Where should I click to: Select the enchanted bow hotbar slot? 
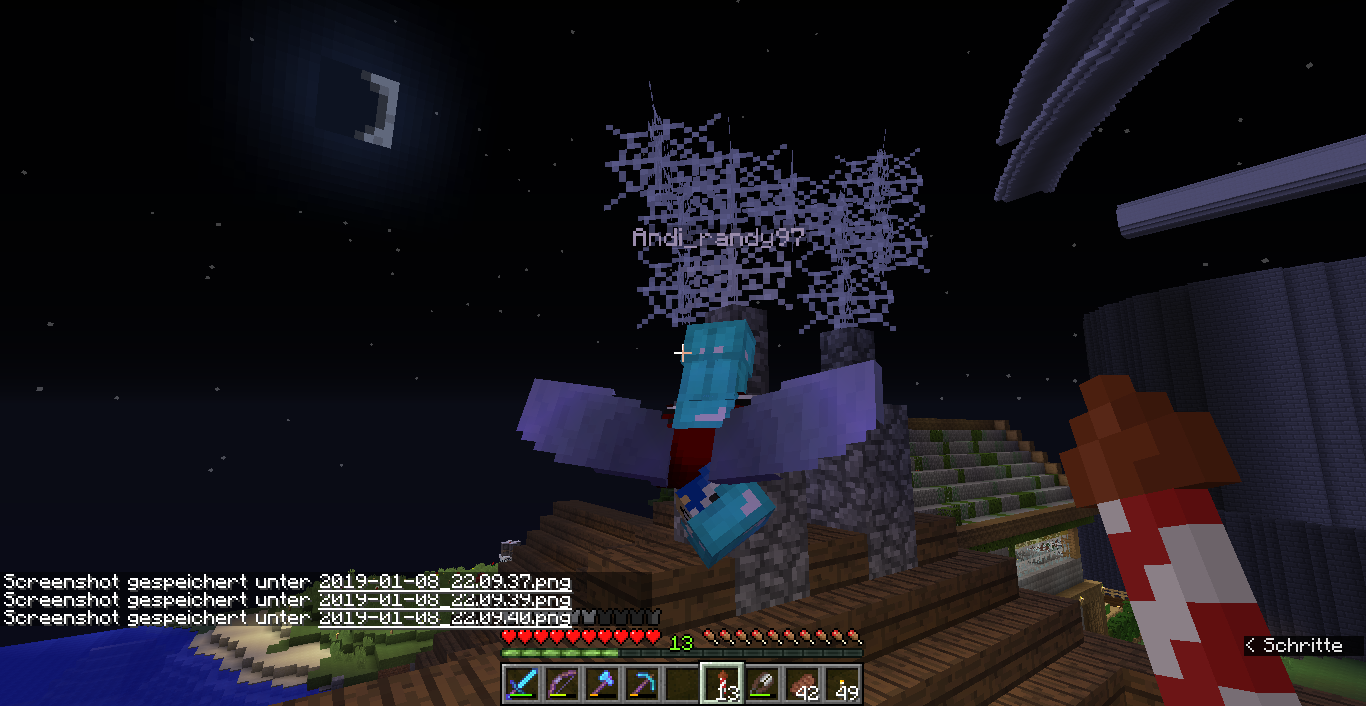[x=563, y=684]
